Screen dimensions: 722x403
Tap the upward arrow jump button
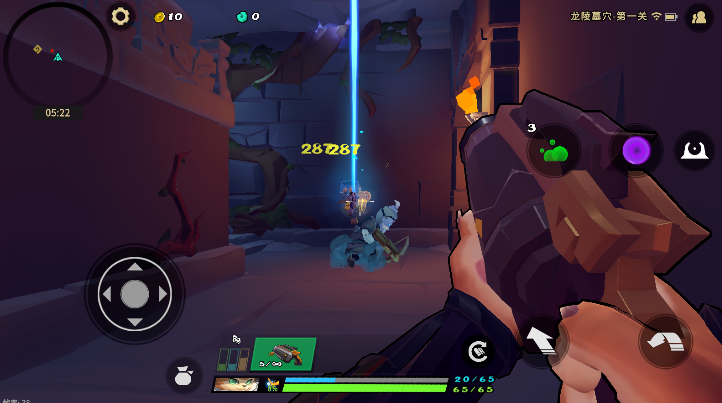tap(542, 341)
